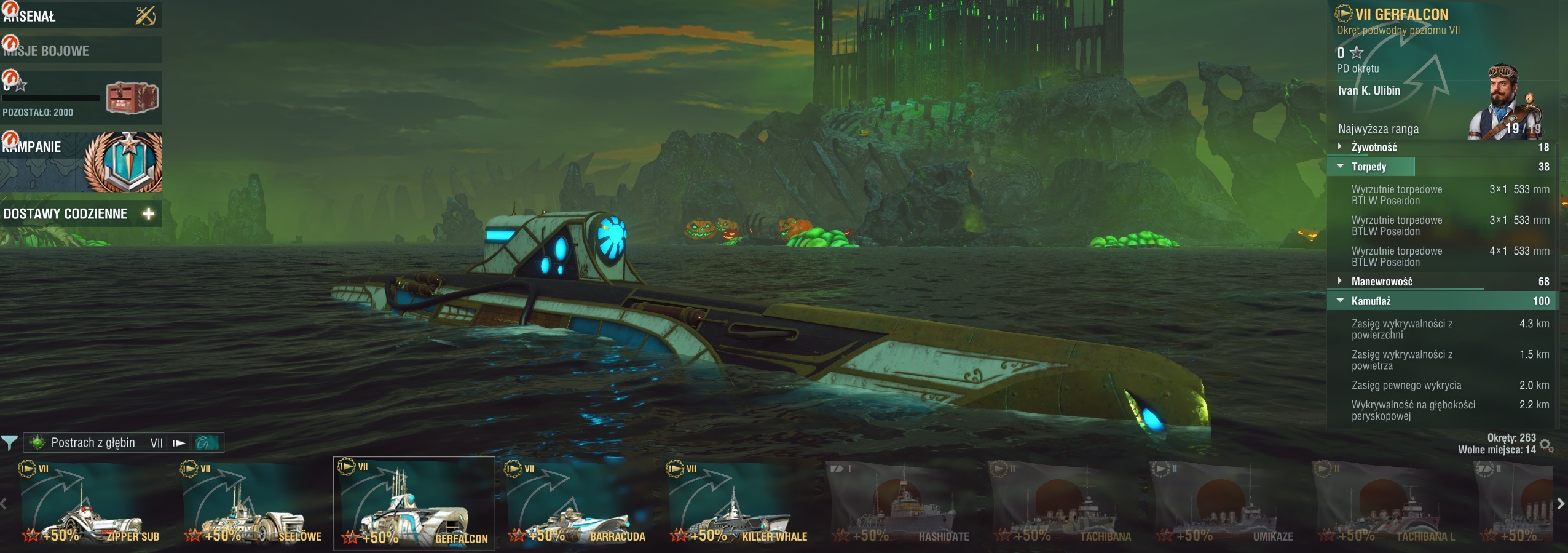Open Misje Bojowe panel
1568x553 pixels.
tap(80, 50)
